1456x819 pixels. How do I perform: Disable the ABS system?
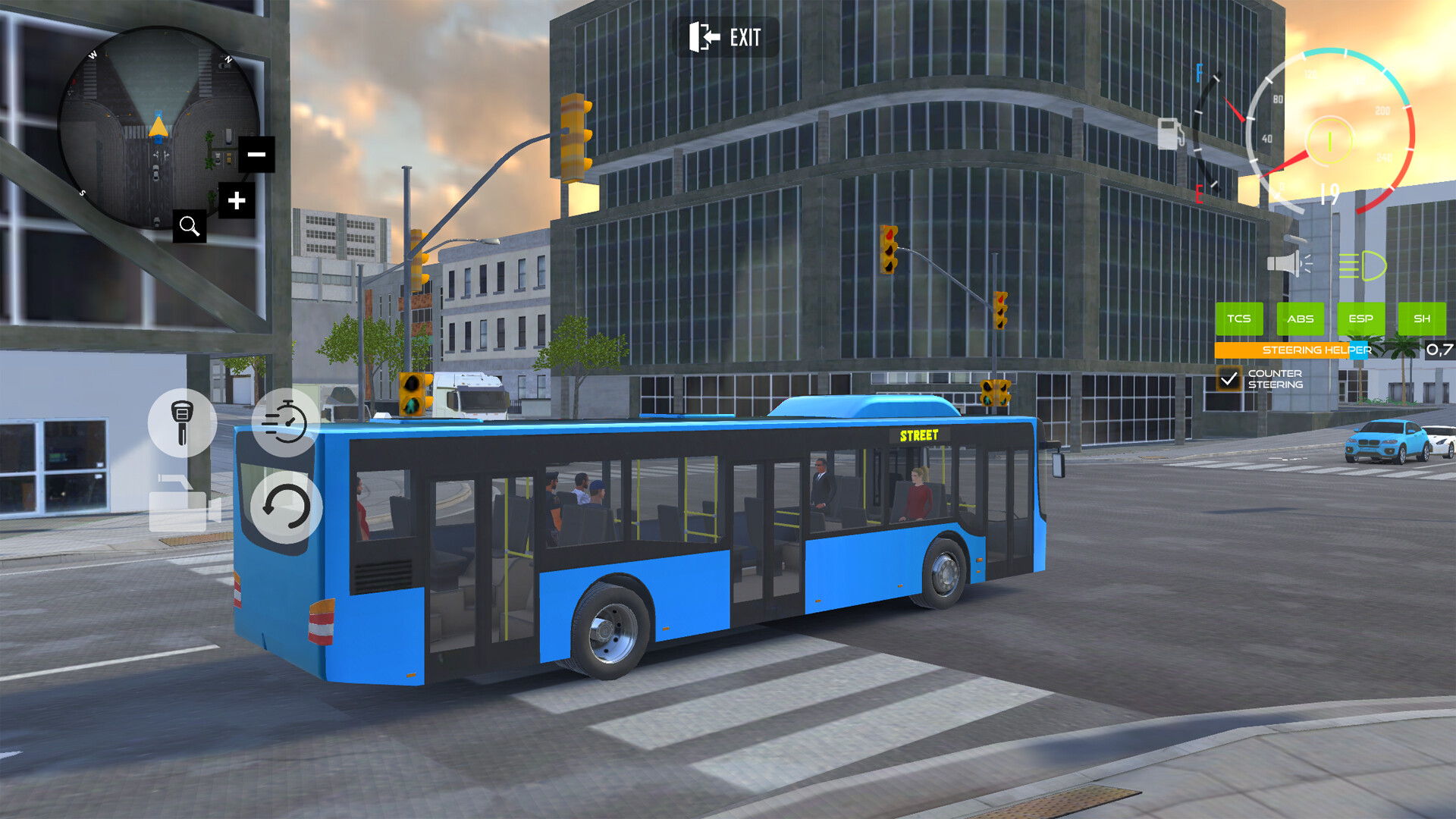1301,319
